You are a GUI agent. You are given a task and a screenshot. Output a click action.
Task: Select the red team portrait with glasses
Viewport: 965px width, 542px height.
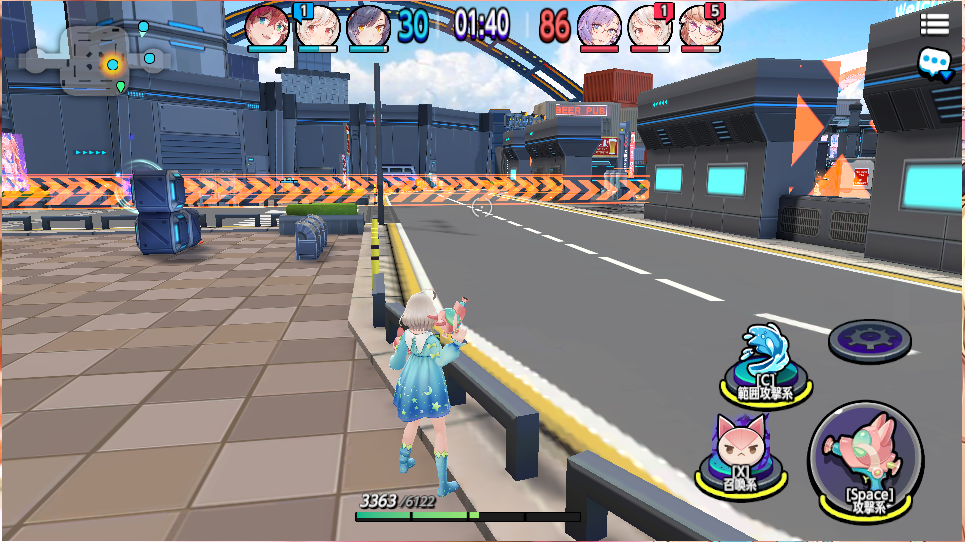pos(700,26)
